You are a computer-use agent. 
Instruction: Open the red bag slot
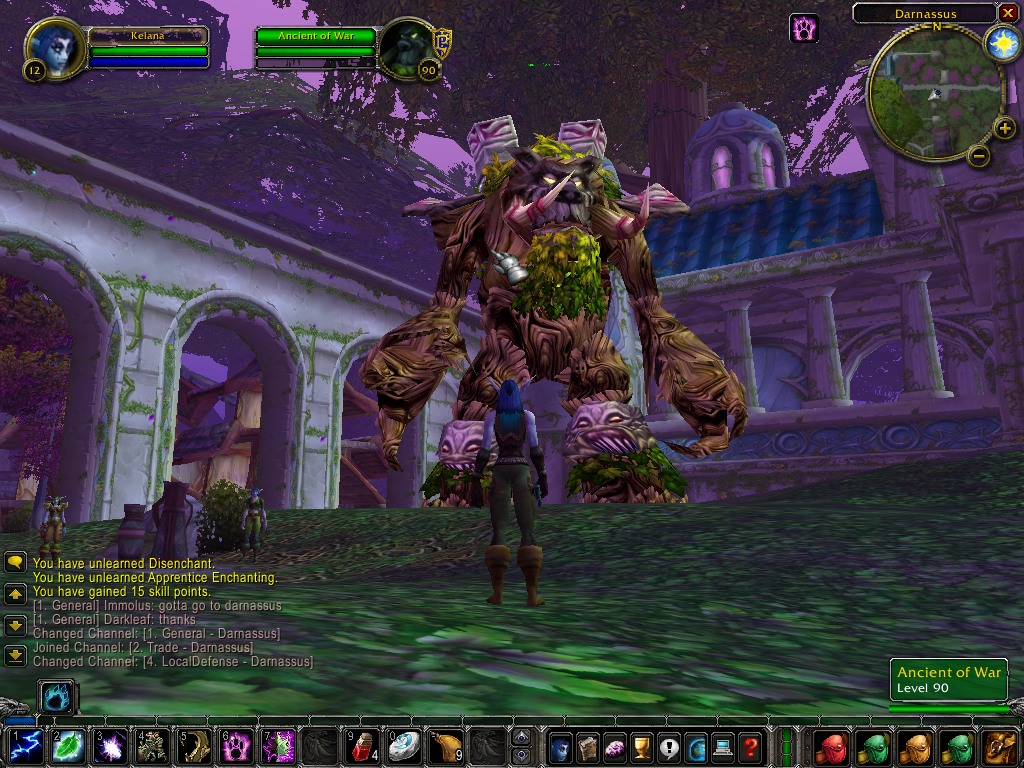(831, 746)
